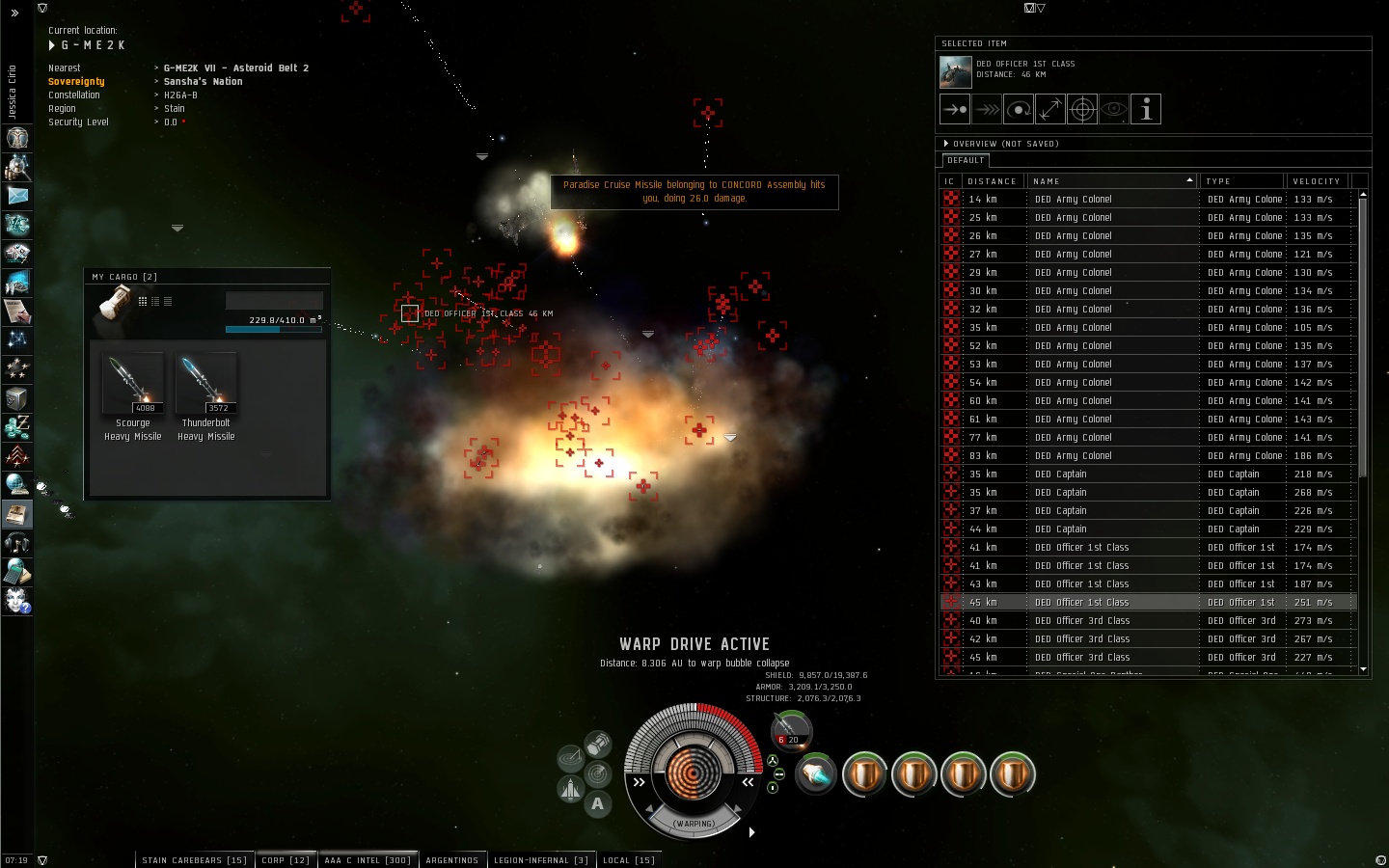Open the jukebox headphones icon
This screenshot has height=868, width=1389.
[17, 543]
